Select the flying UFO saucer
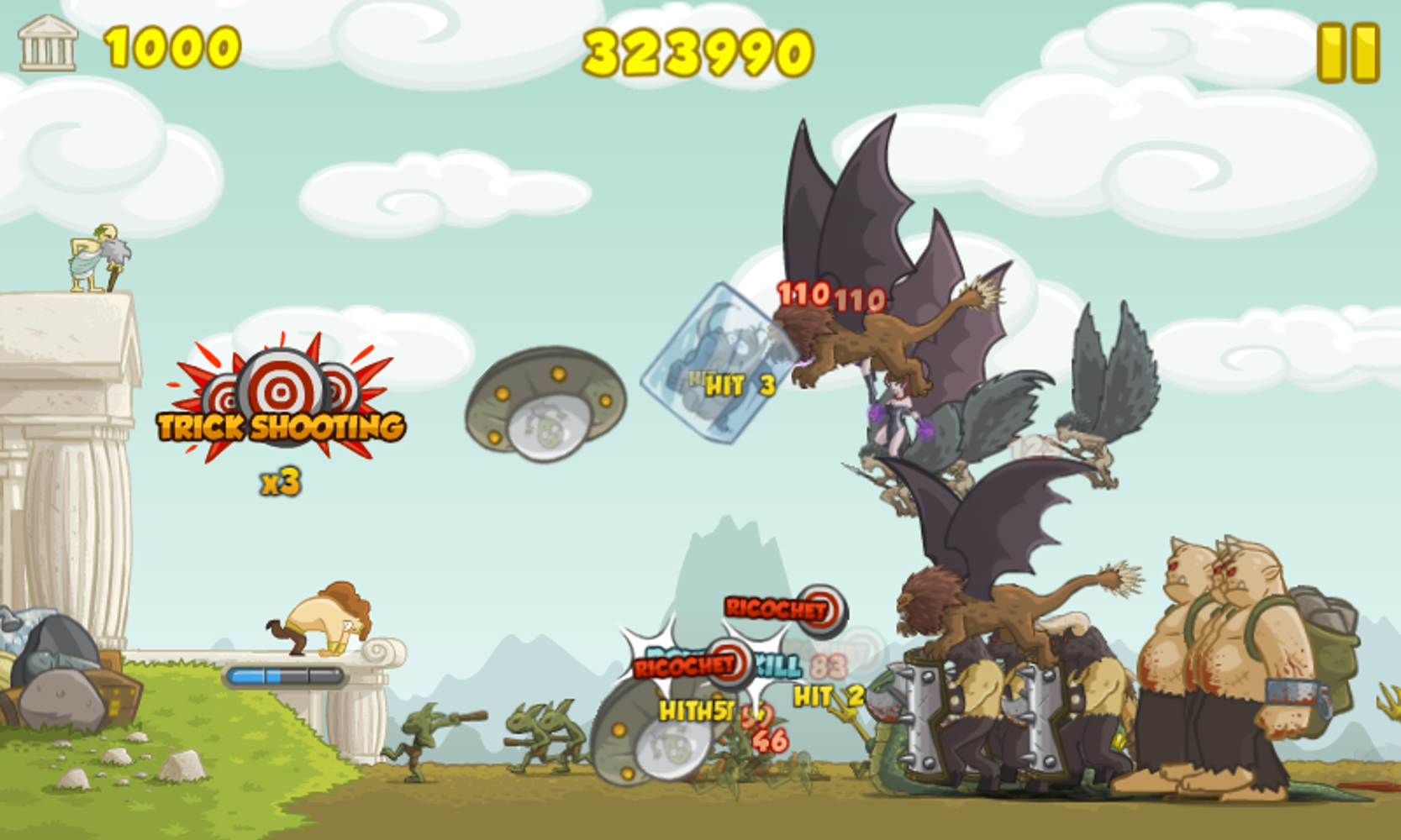Screen dimensions: 1401x840 [545, 403]
